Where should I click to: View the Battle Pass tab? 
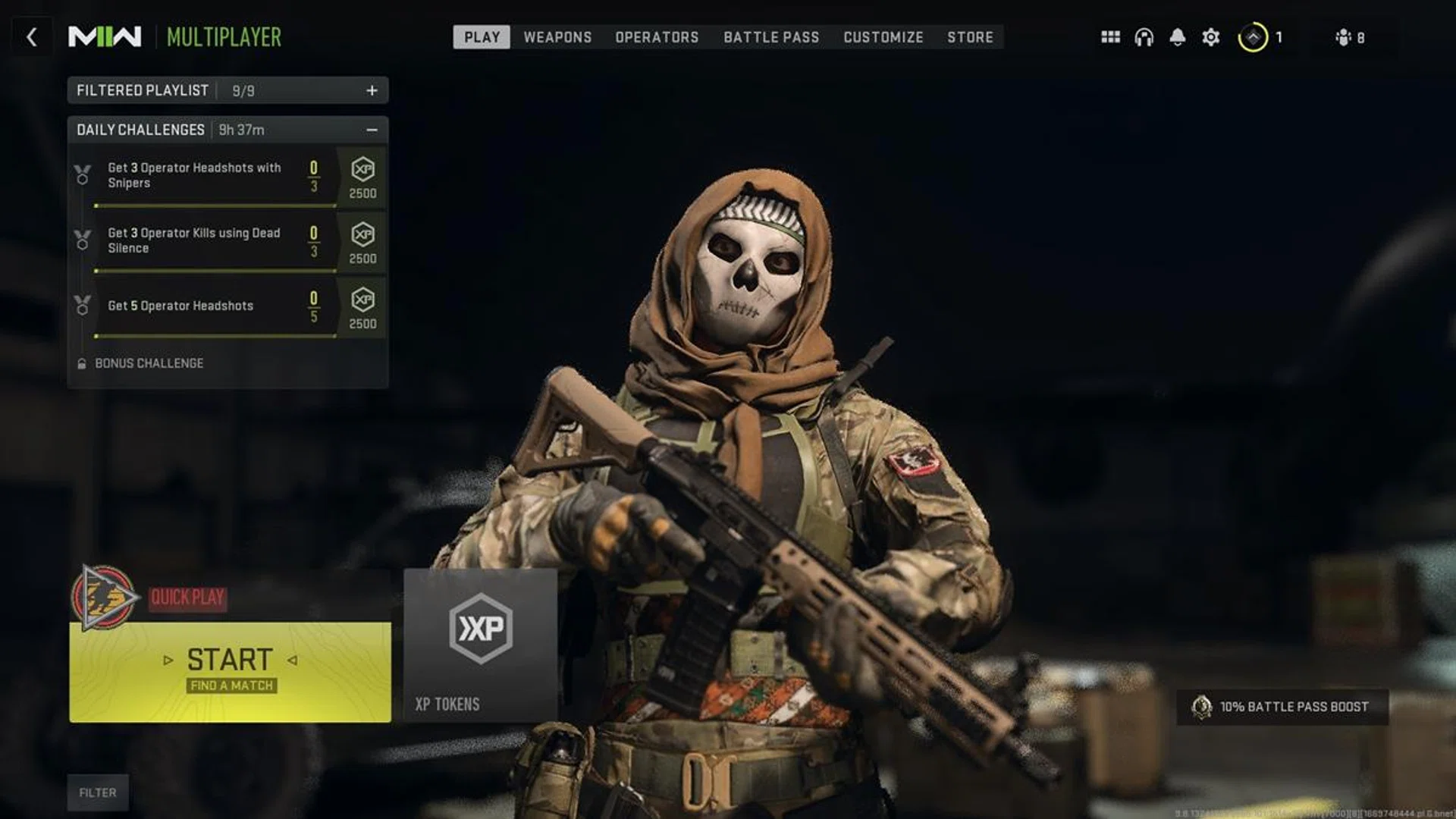(x=771, y=37)
